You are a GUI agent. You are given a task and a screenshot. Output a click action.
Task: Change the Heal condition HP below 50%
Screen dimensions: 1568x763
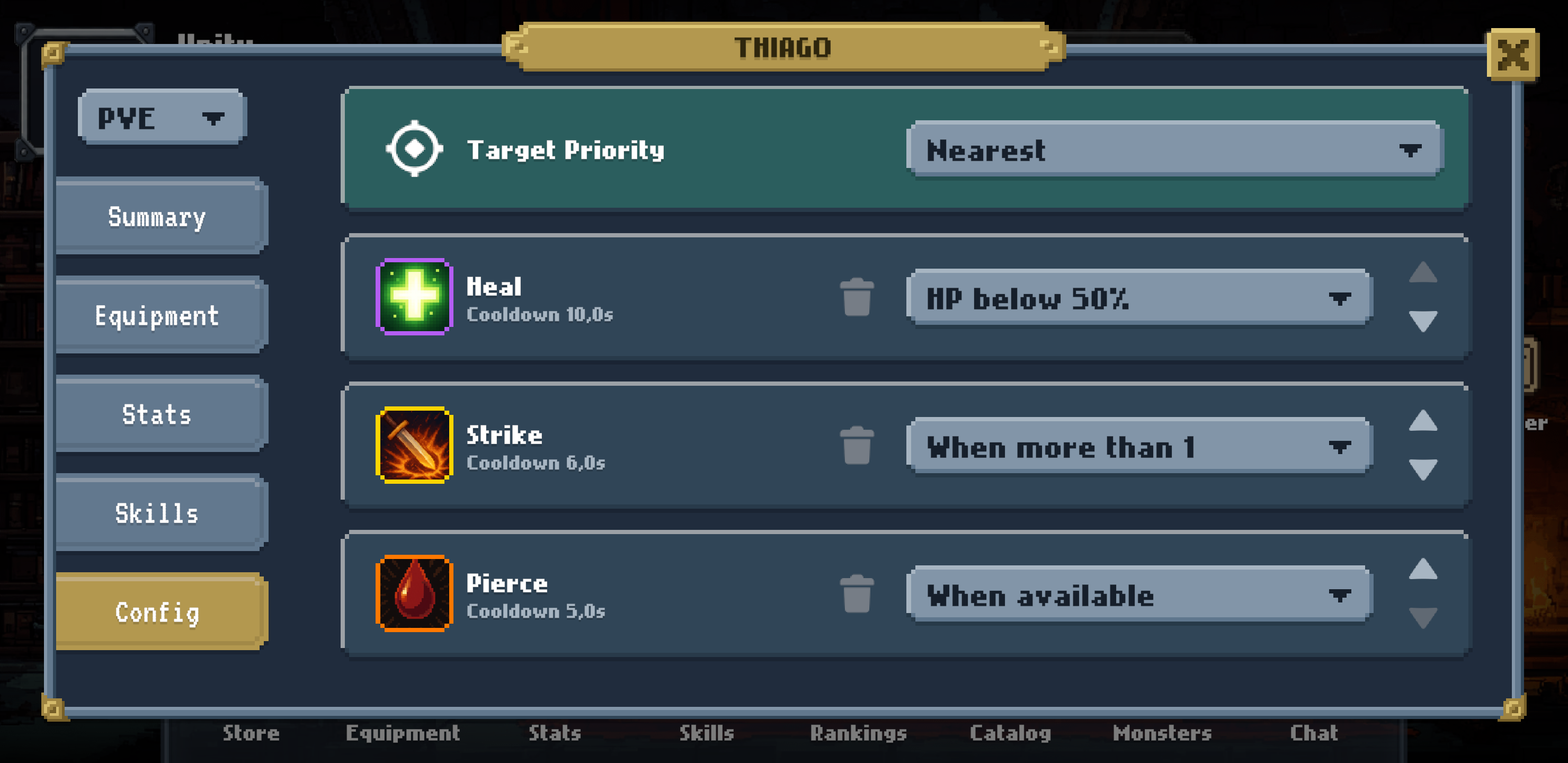pyautogui.click(x=1141, y=298)
